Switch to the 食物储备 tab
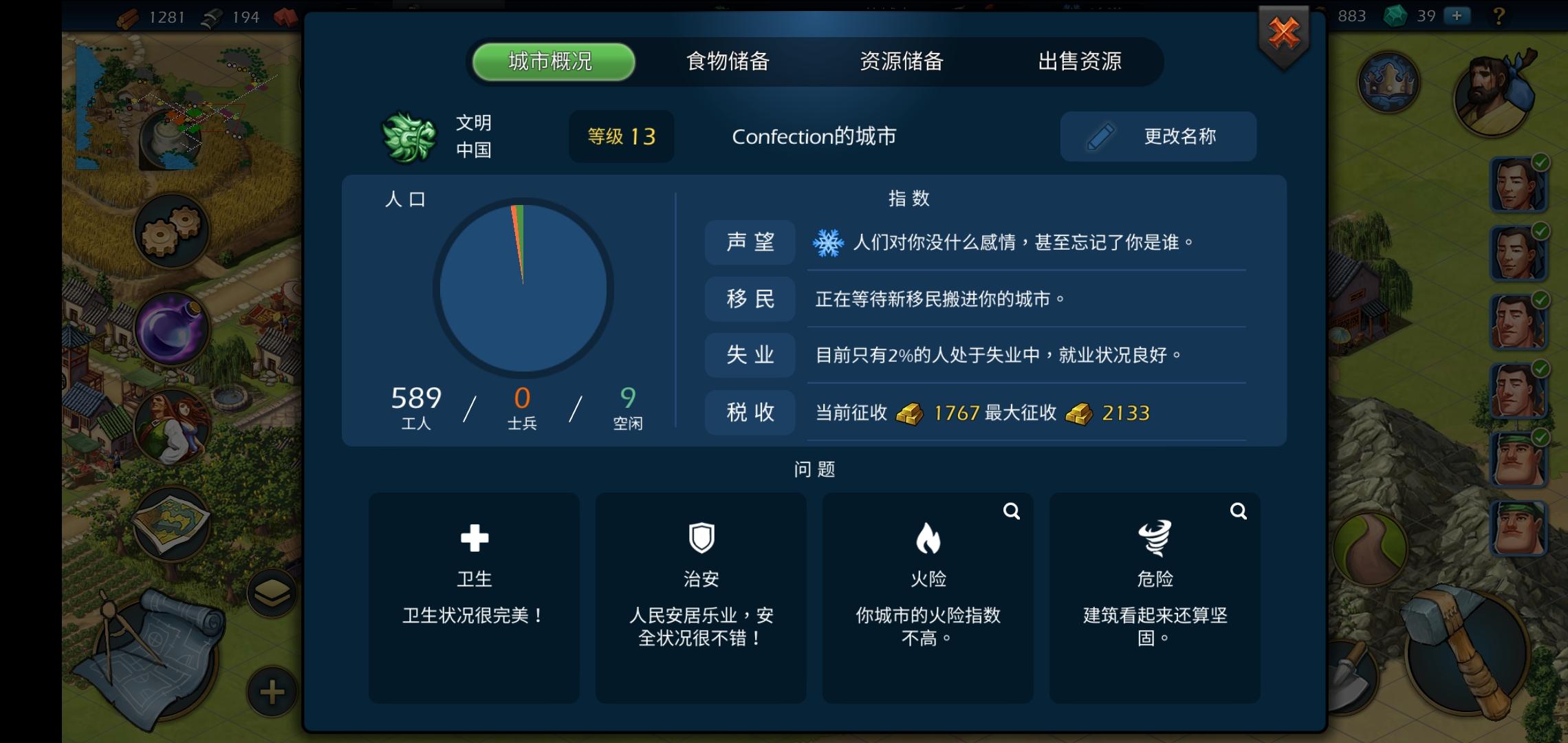The image size is (1568, 743). coord(728,61)
